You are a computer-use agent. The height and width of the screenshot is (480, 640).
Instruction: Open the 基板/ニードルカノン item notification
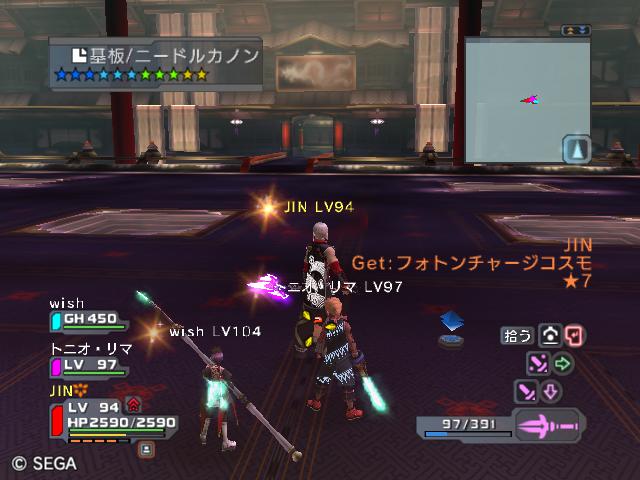pos(155,60)
